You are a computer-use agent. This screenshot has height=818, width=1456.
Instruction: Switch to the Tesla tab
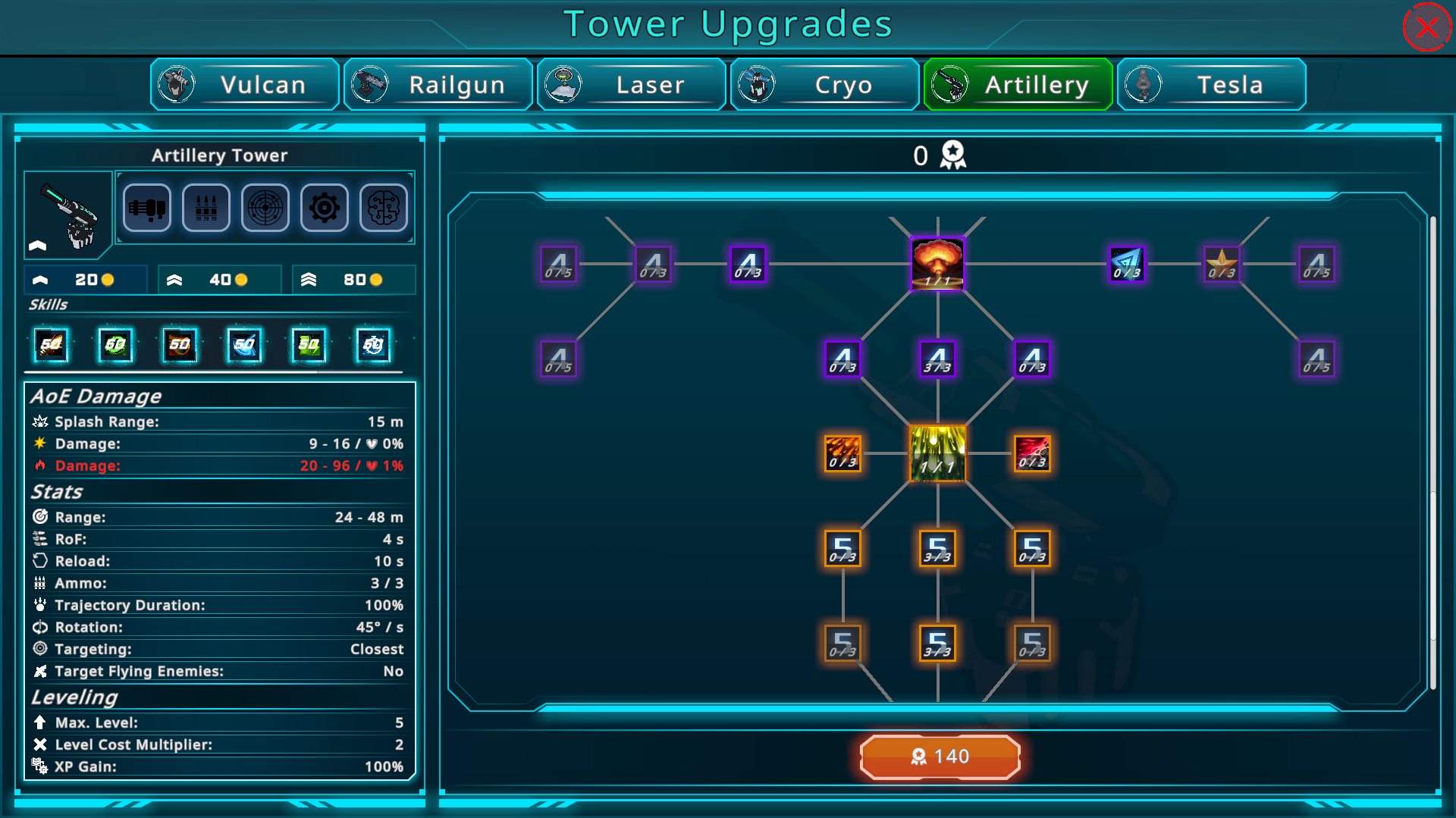[1212, 84]
